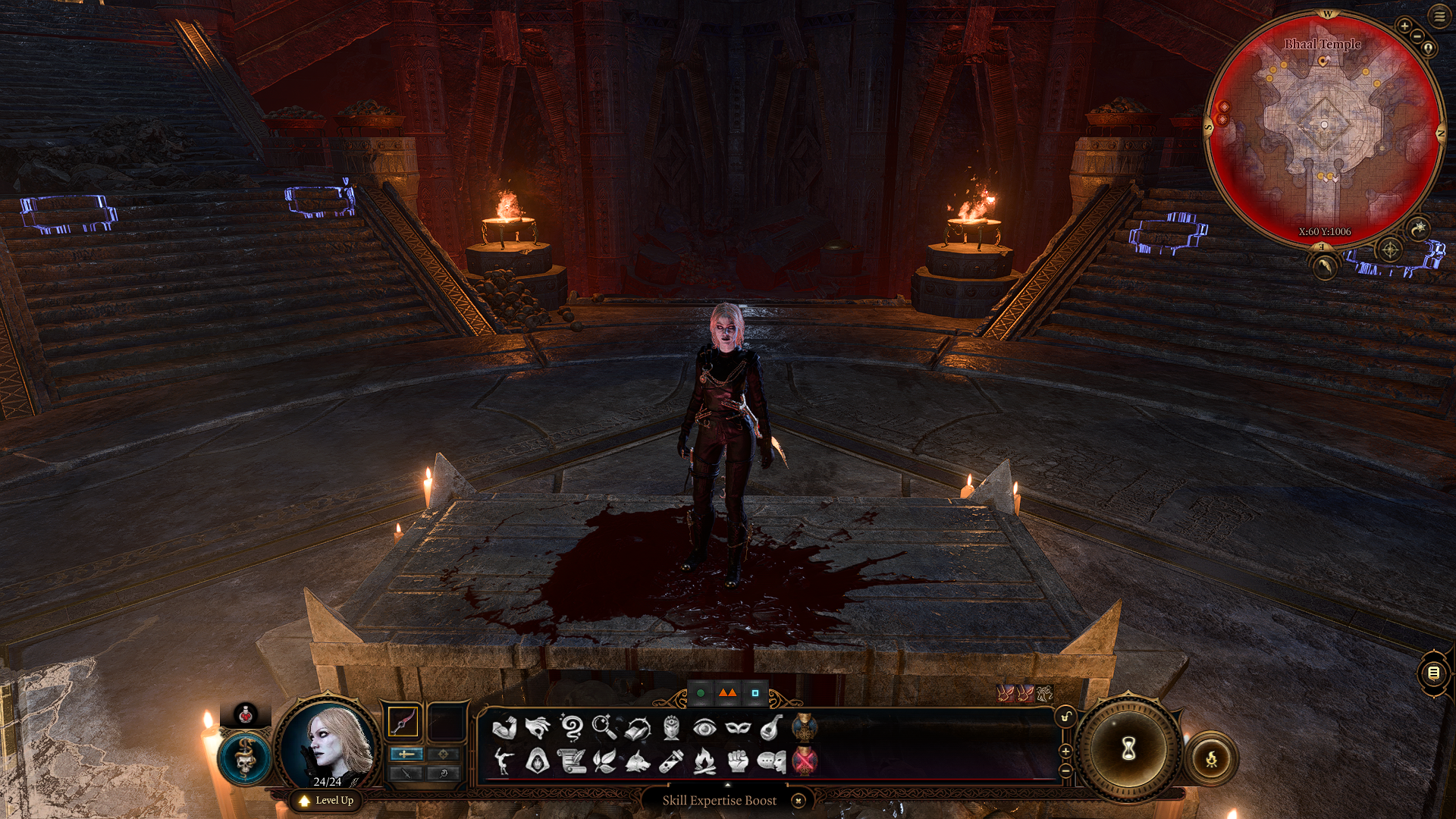Activate the clenched fist Intimidation skill
The image size is (1456, 819).
click(x=738, y=761)
